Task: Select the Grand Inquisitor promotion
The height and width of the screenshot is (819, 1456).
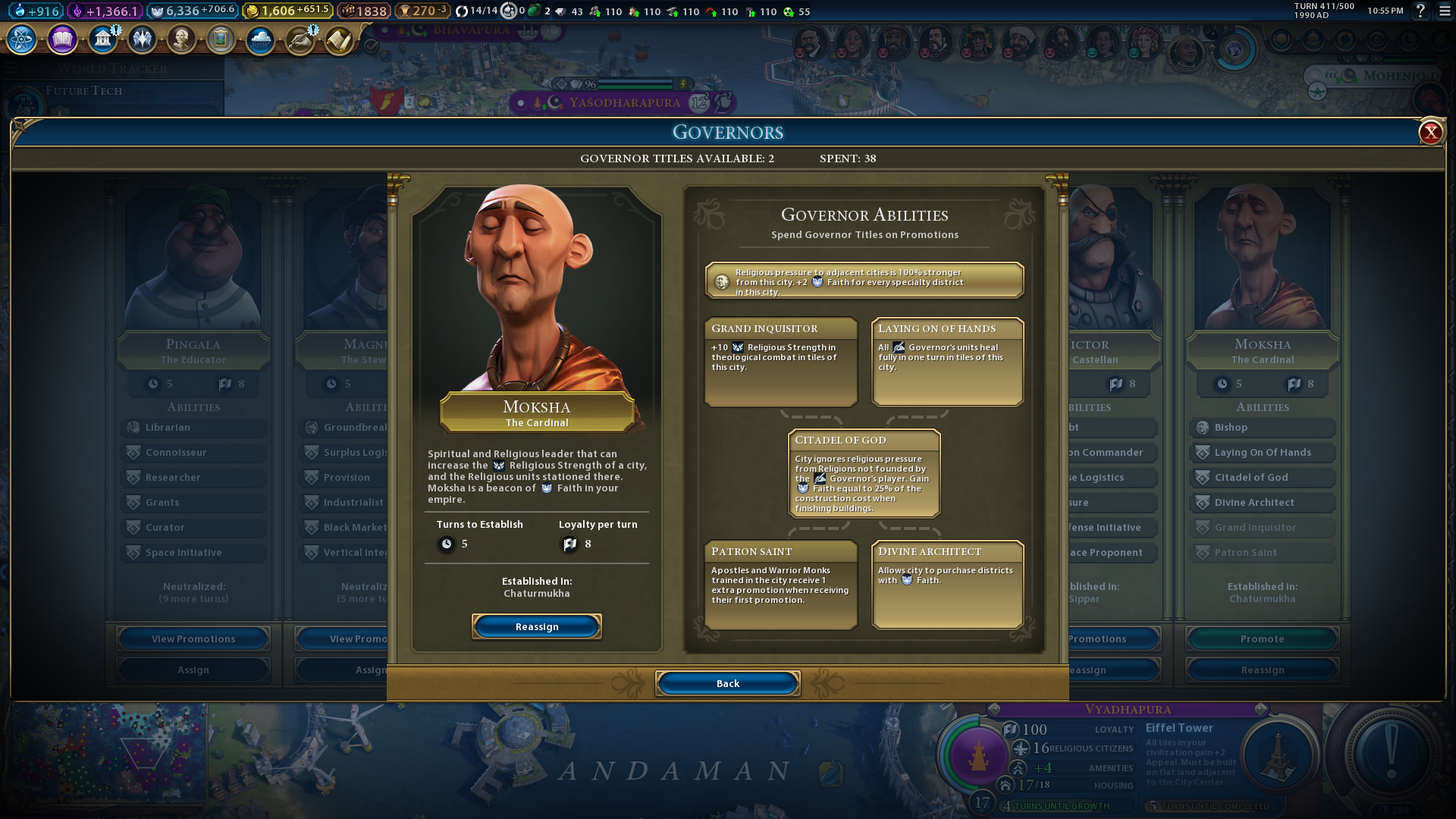Action: click(780, 361)
